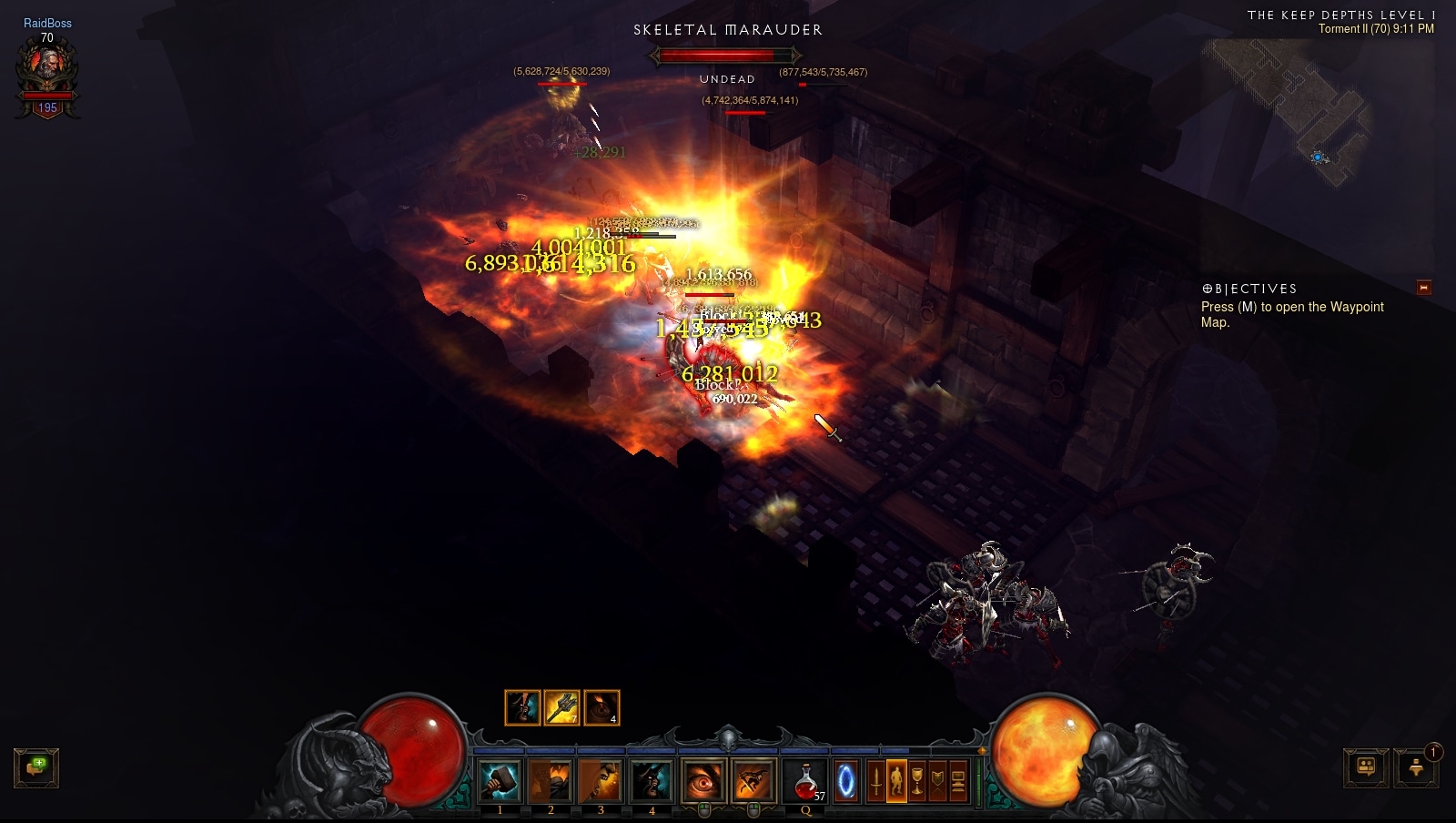Trigger the shouting barbarian skill in slot 3

click(601, 781)
